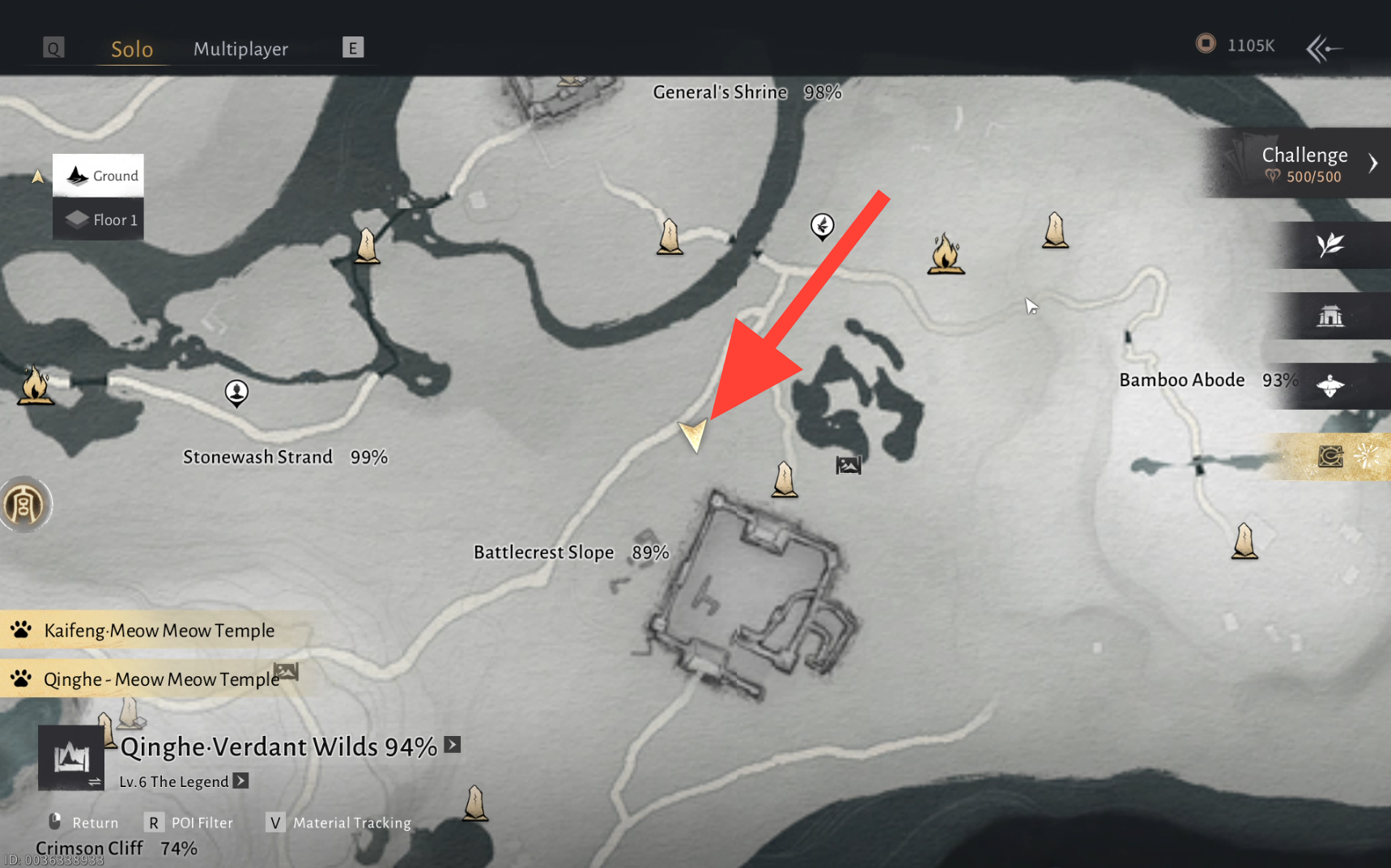Click the leaf icon side button
1391x868 pixels.
(x=1330, y=245)
